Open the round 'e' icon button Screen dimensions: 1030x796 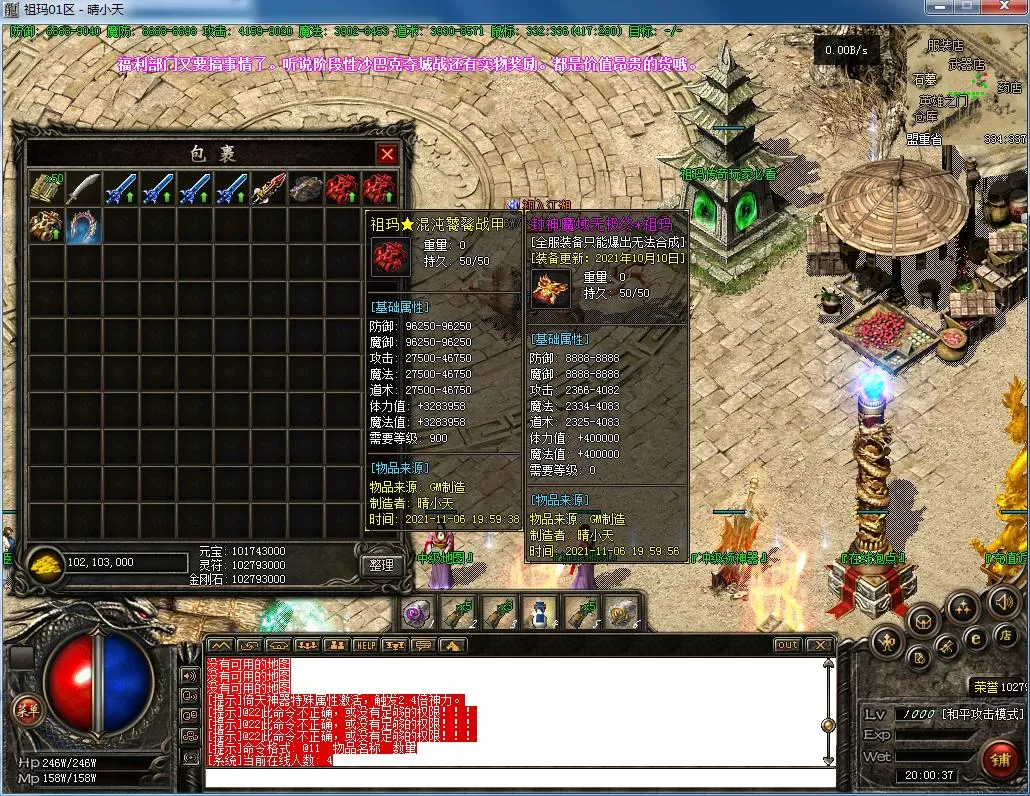coord(976,637)
